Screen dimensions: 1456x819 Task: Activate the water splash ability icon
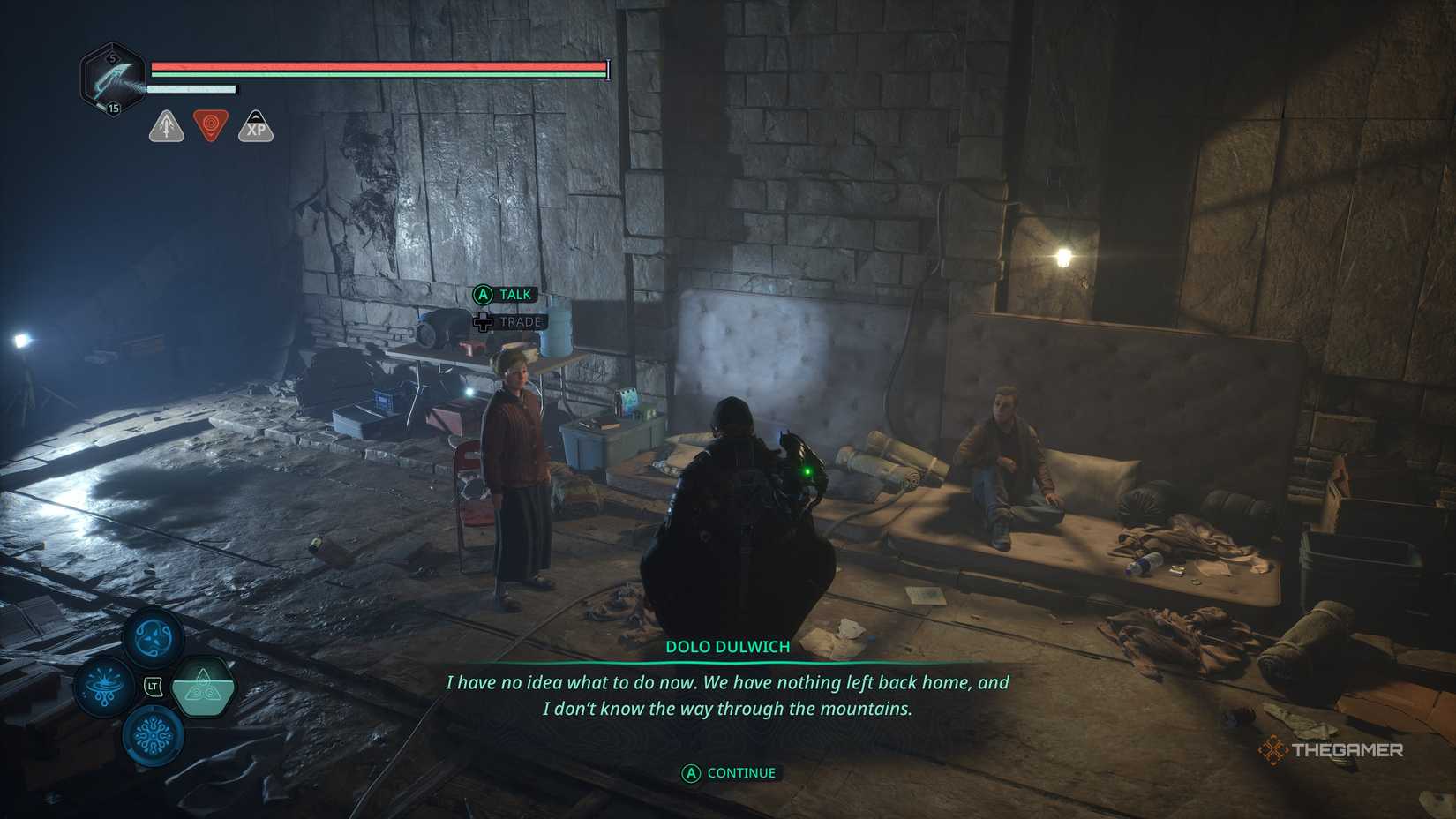click(105, 686)
